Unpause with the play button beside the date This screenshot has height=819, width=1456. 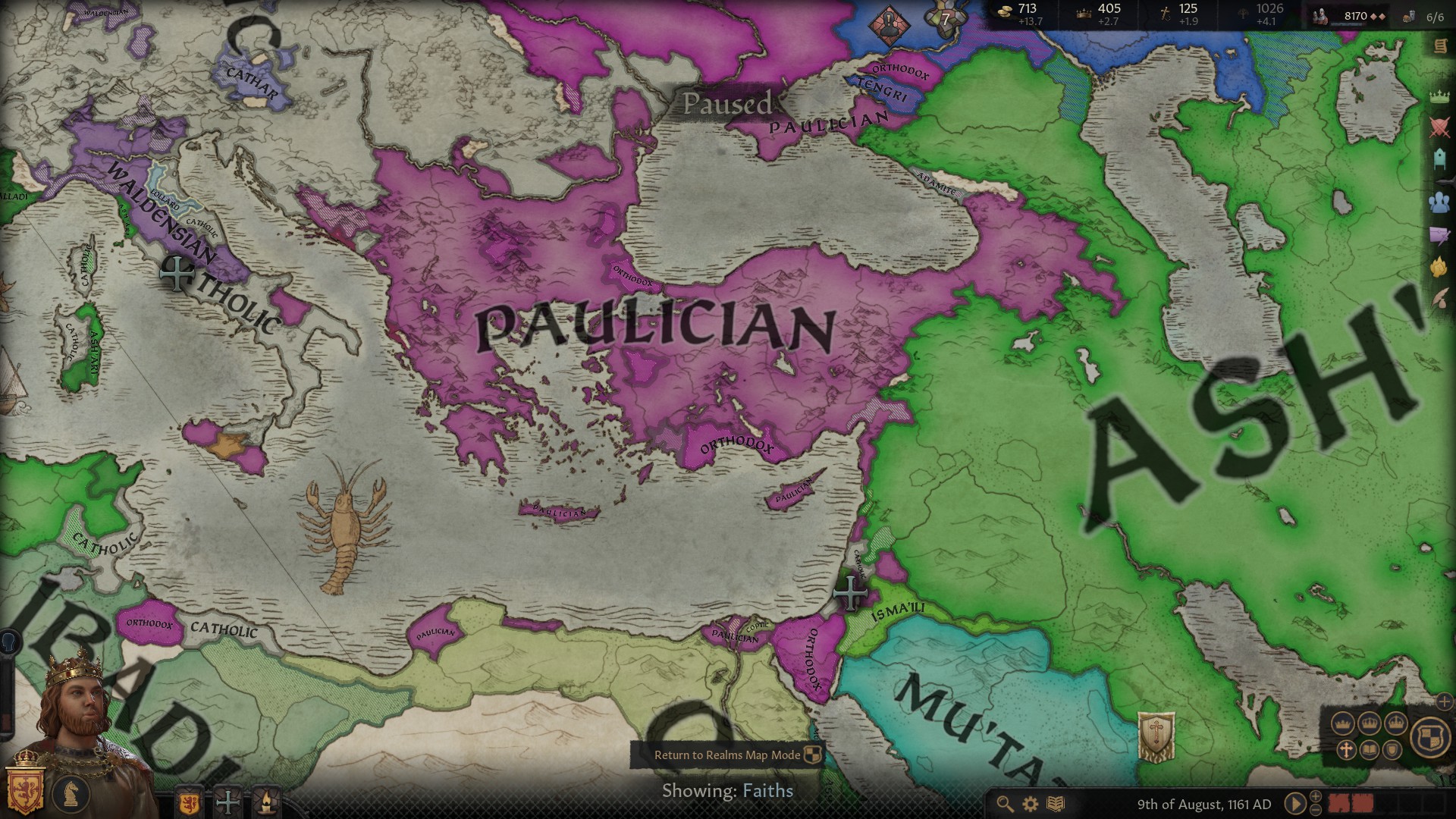[1294, 804]
